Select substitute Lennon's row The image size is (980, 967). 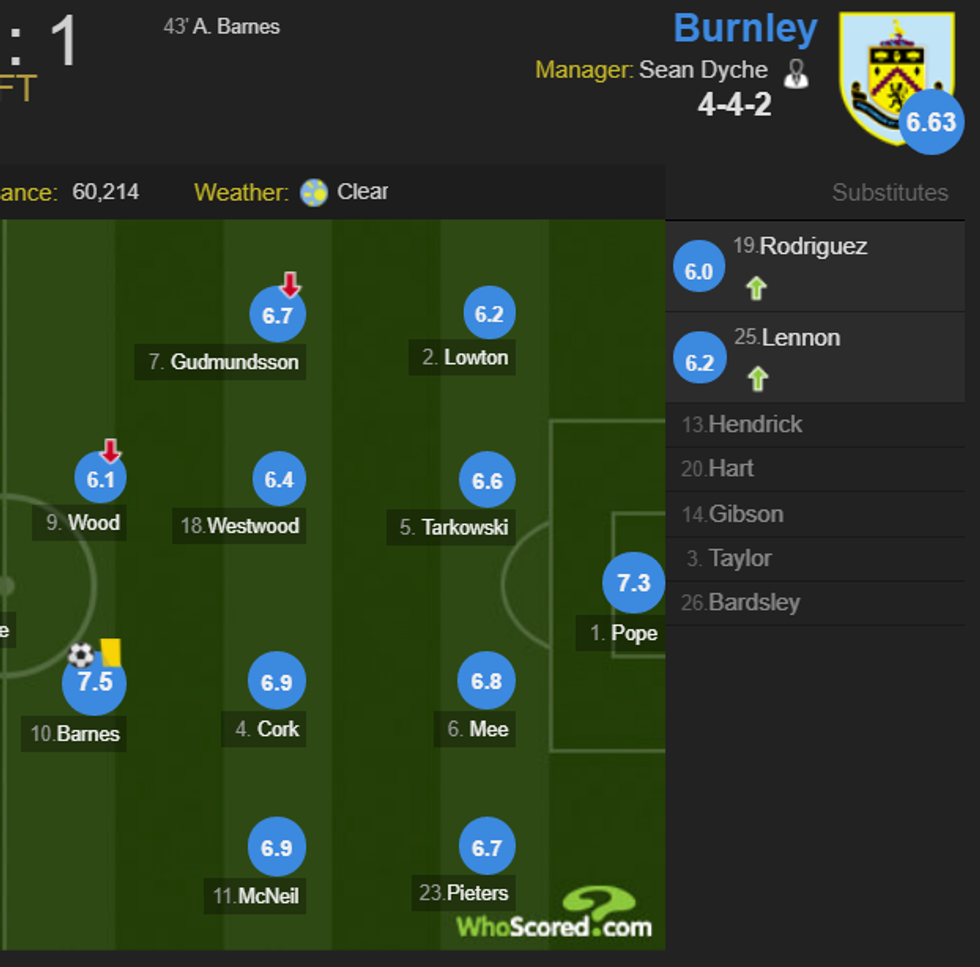click(x=813, y=357)
